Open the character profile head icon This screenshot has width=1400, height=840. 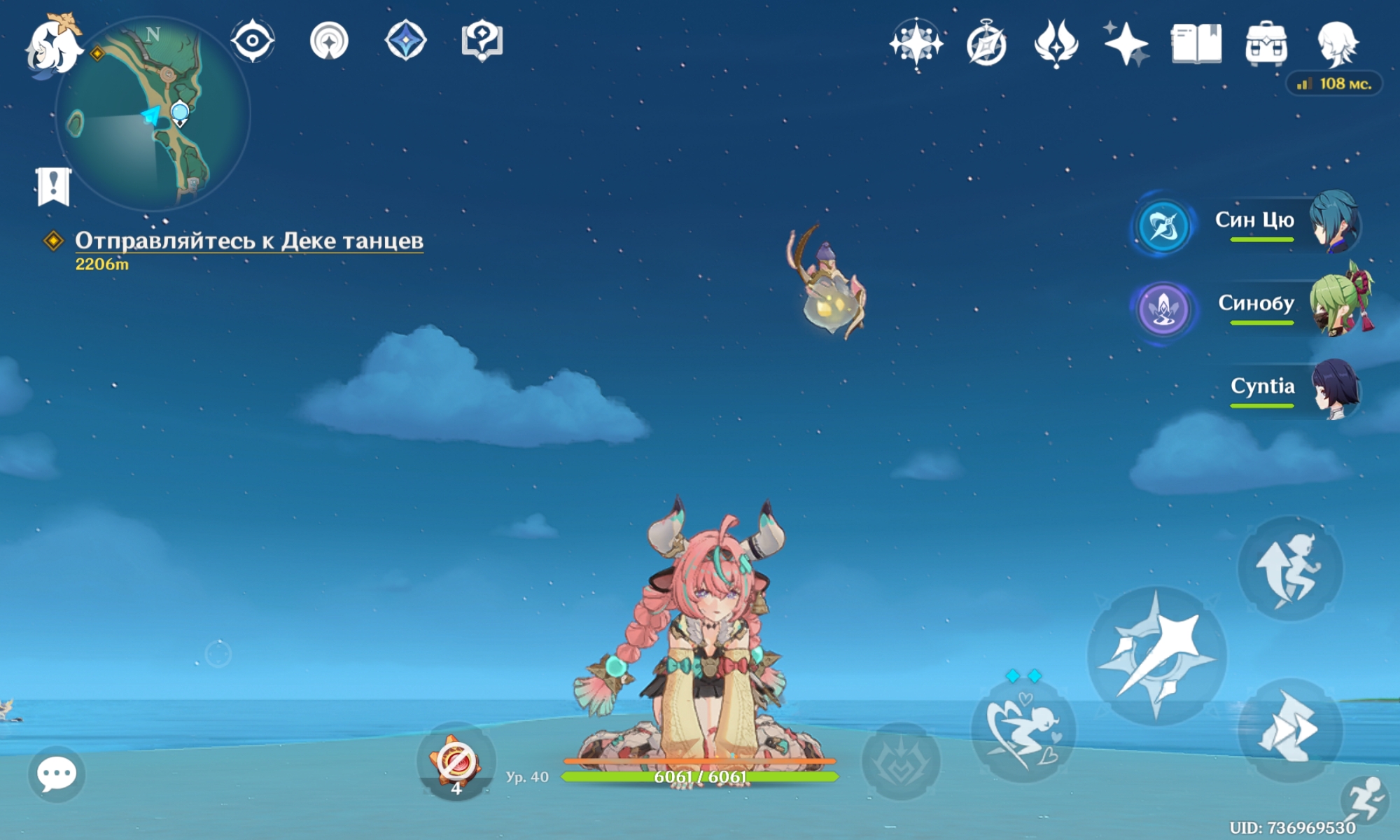(1337, 43)
